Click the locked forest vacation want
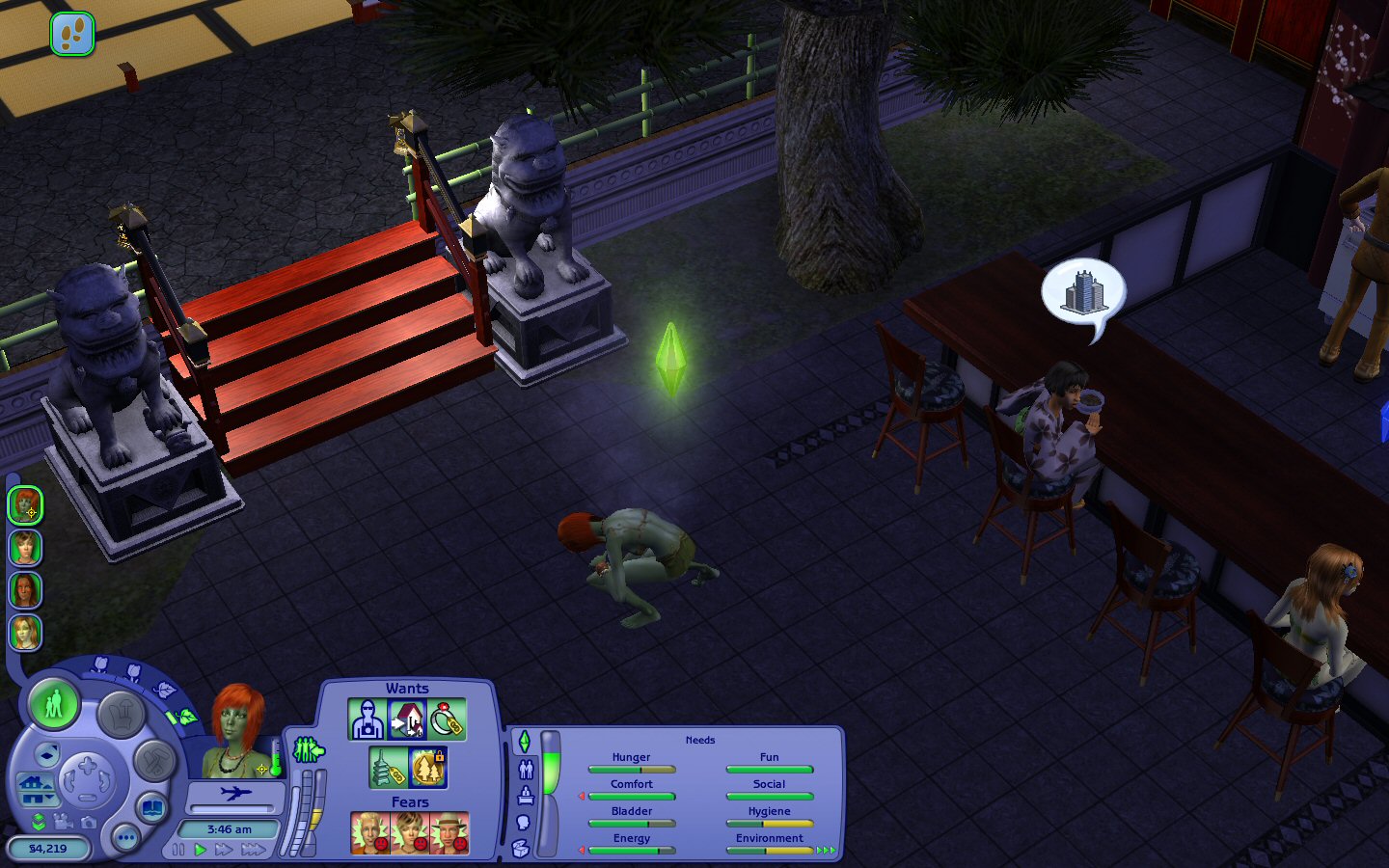 click(428, 768)
